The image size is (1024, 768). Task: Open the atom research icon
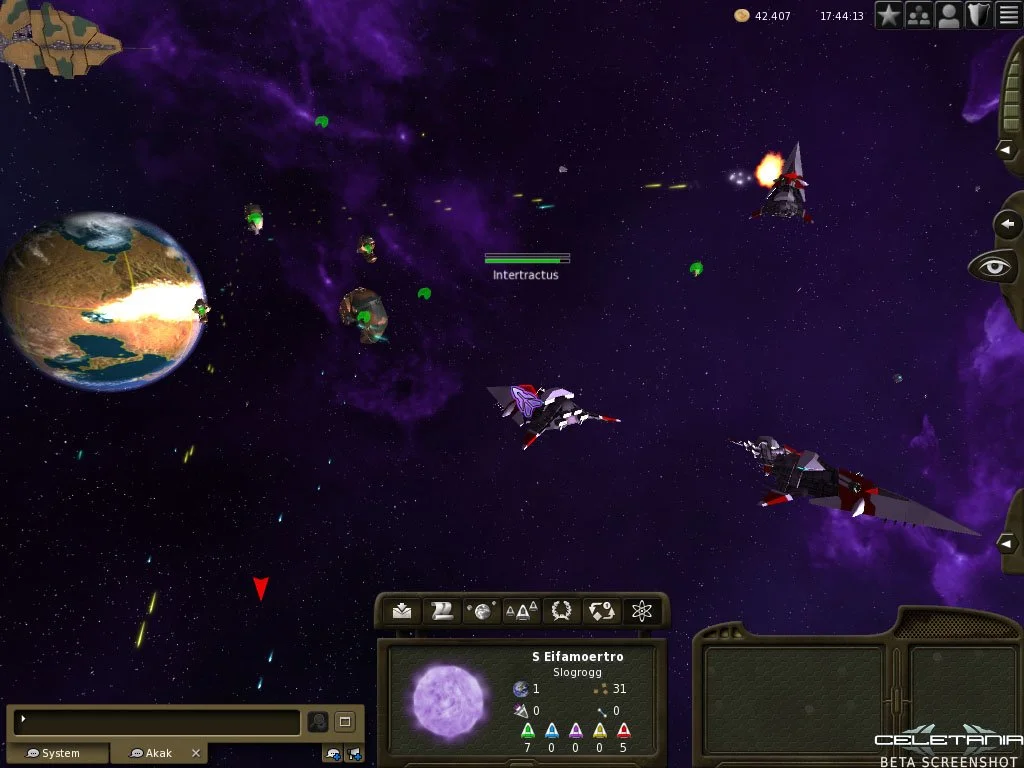642,611
